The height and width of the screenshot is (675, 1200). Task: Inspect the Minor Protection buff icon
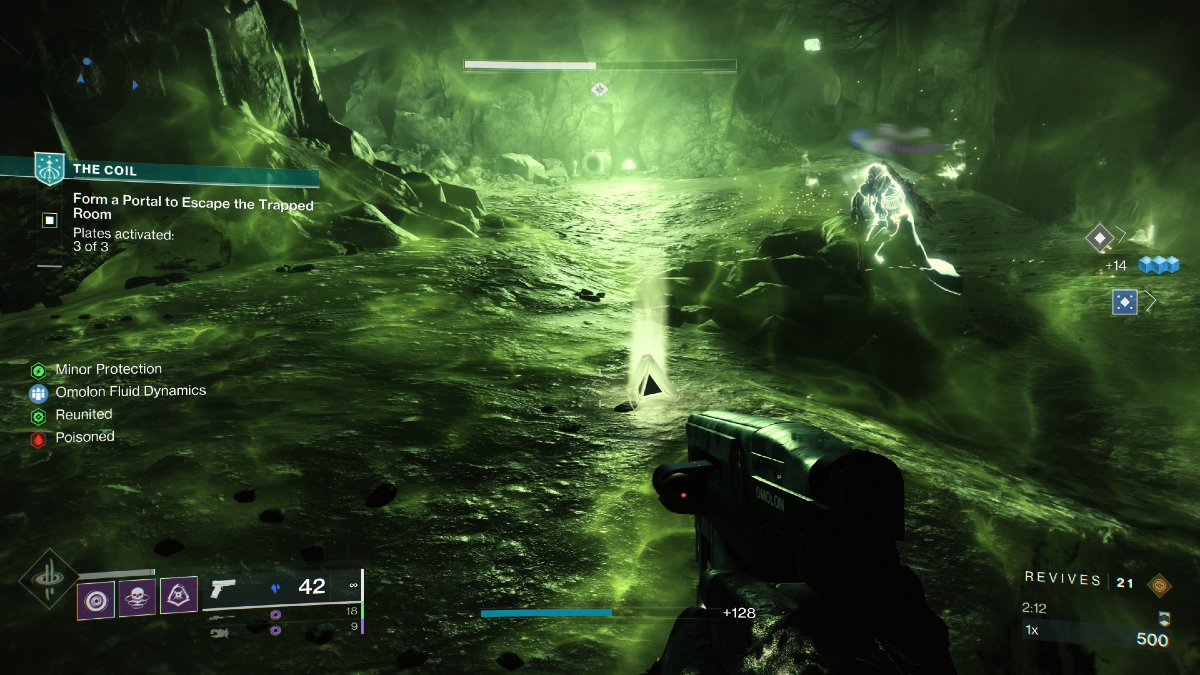(x=39, y=370)
